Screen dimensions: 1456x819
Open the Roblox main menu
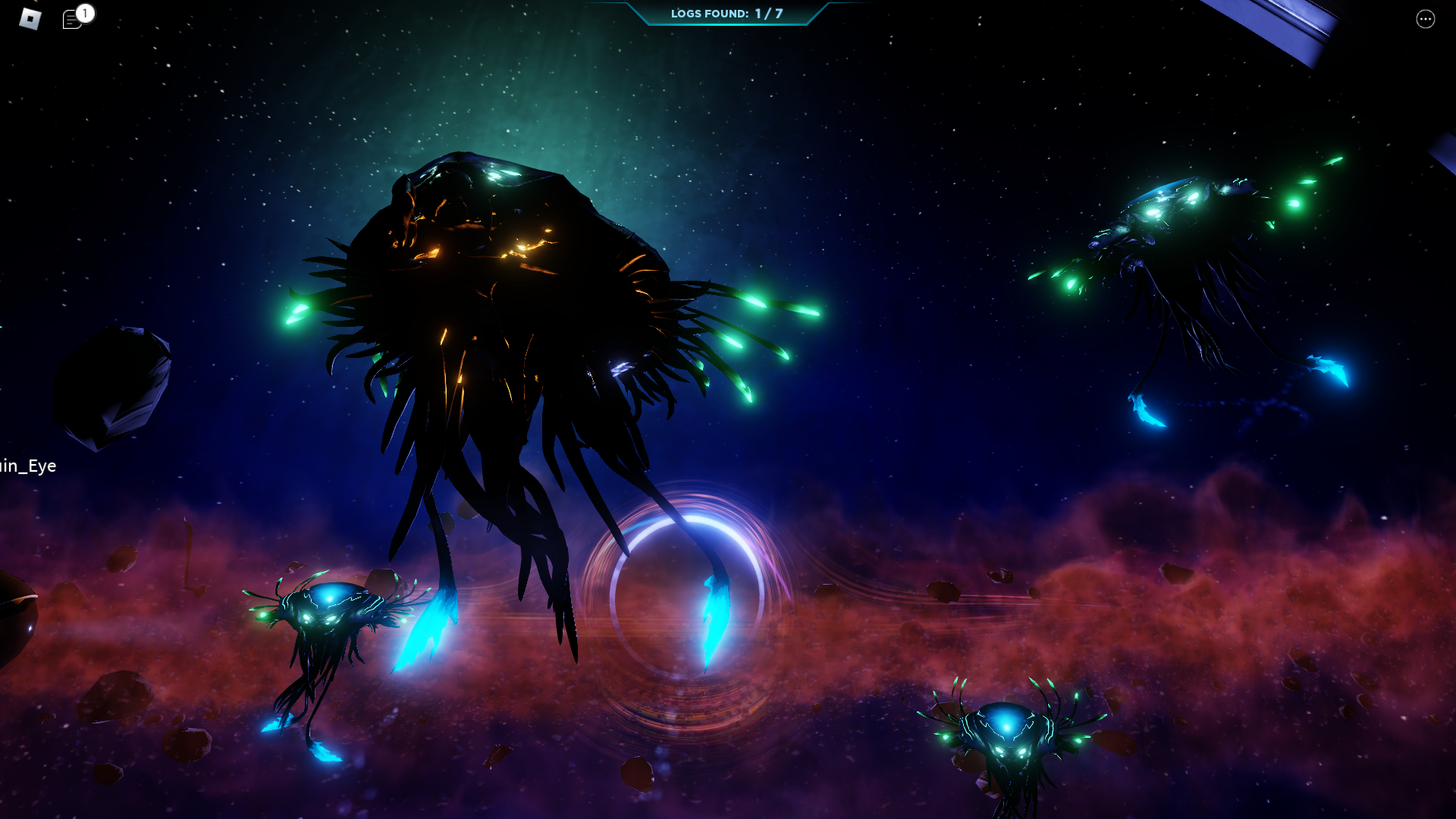point(30,19)
